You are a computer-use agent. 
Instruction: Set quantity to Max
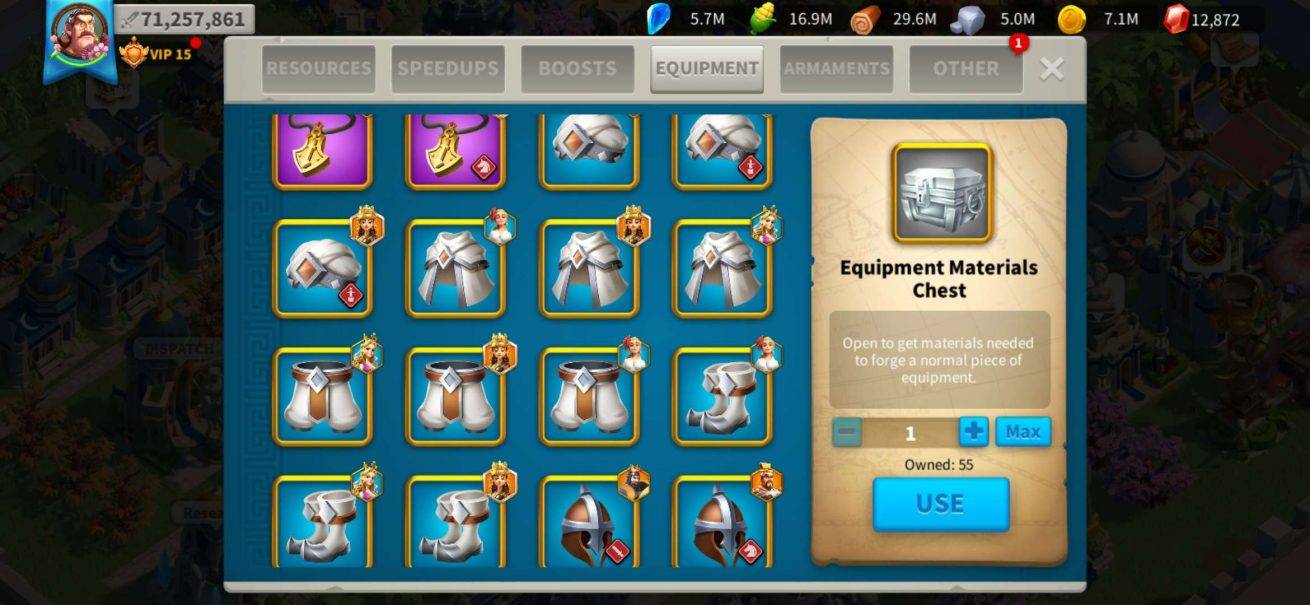(1022, 432)
